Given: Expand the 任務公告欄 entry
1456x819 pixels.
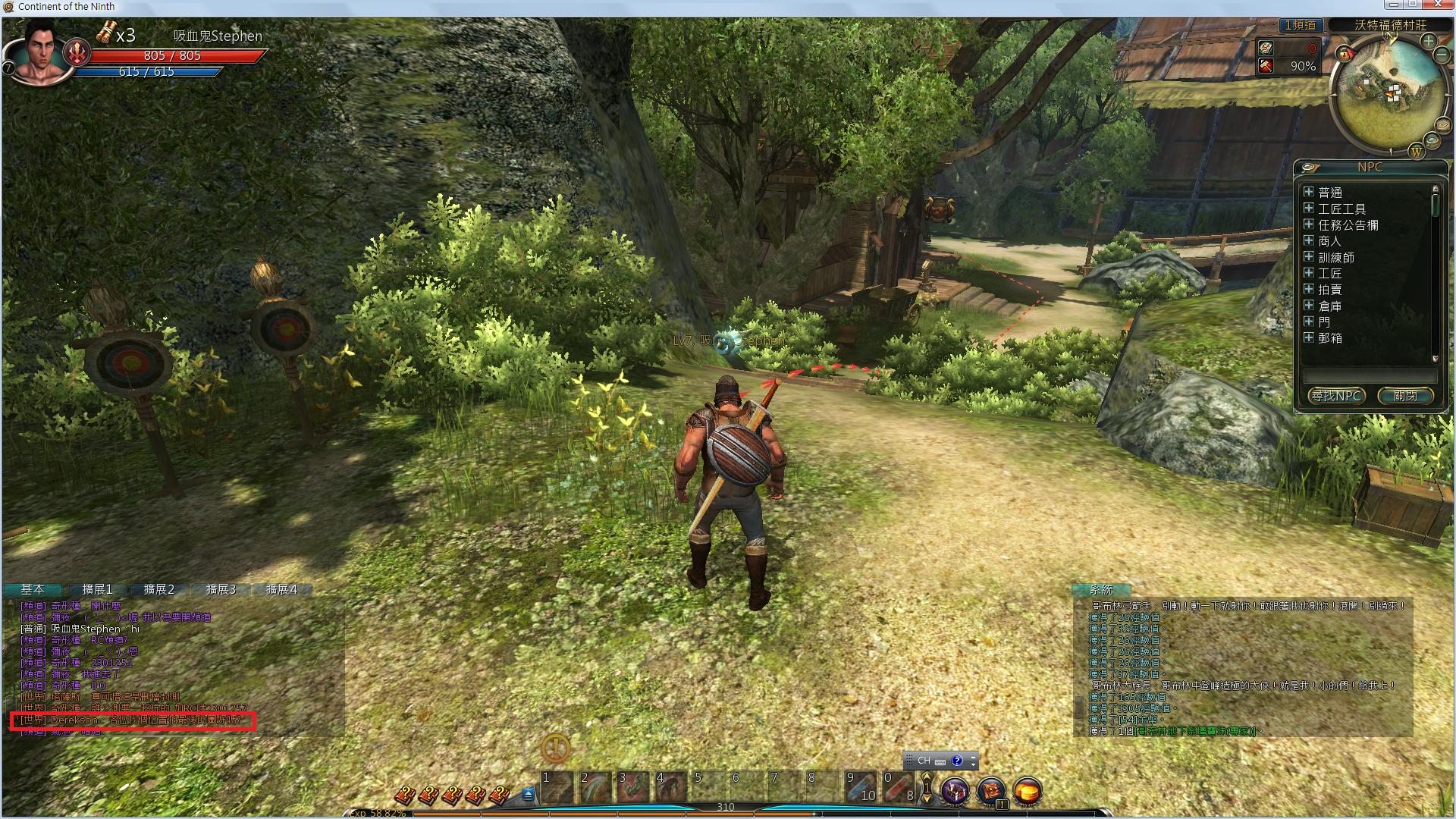Looking at the screenshot, I should [1309, 224].
